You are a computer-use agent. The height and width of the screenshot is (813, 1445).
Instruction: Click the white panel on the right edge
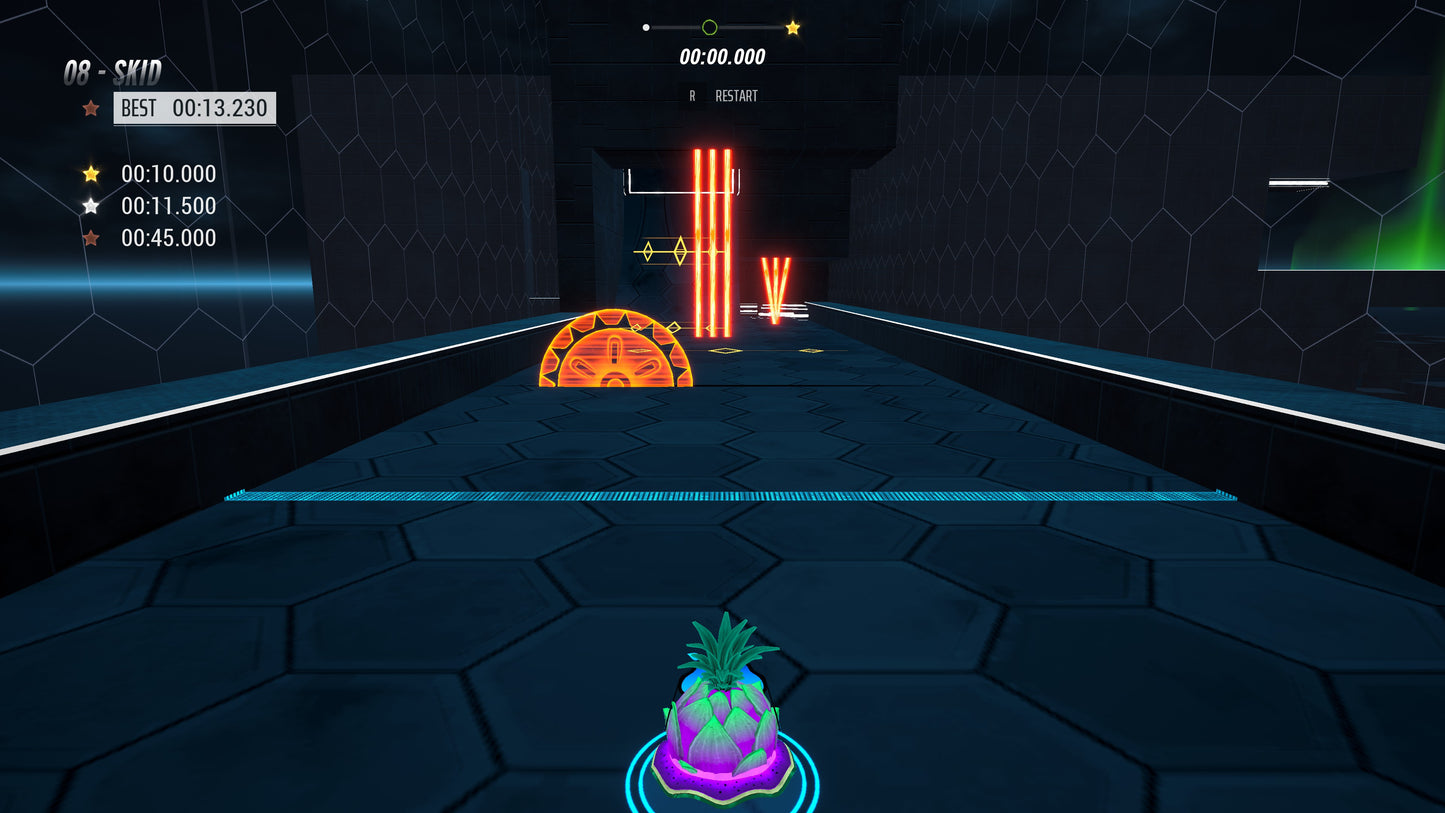click(x=1298, y=183)
